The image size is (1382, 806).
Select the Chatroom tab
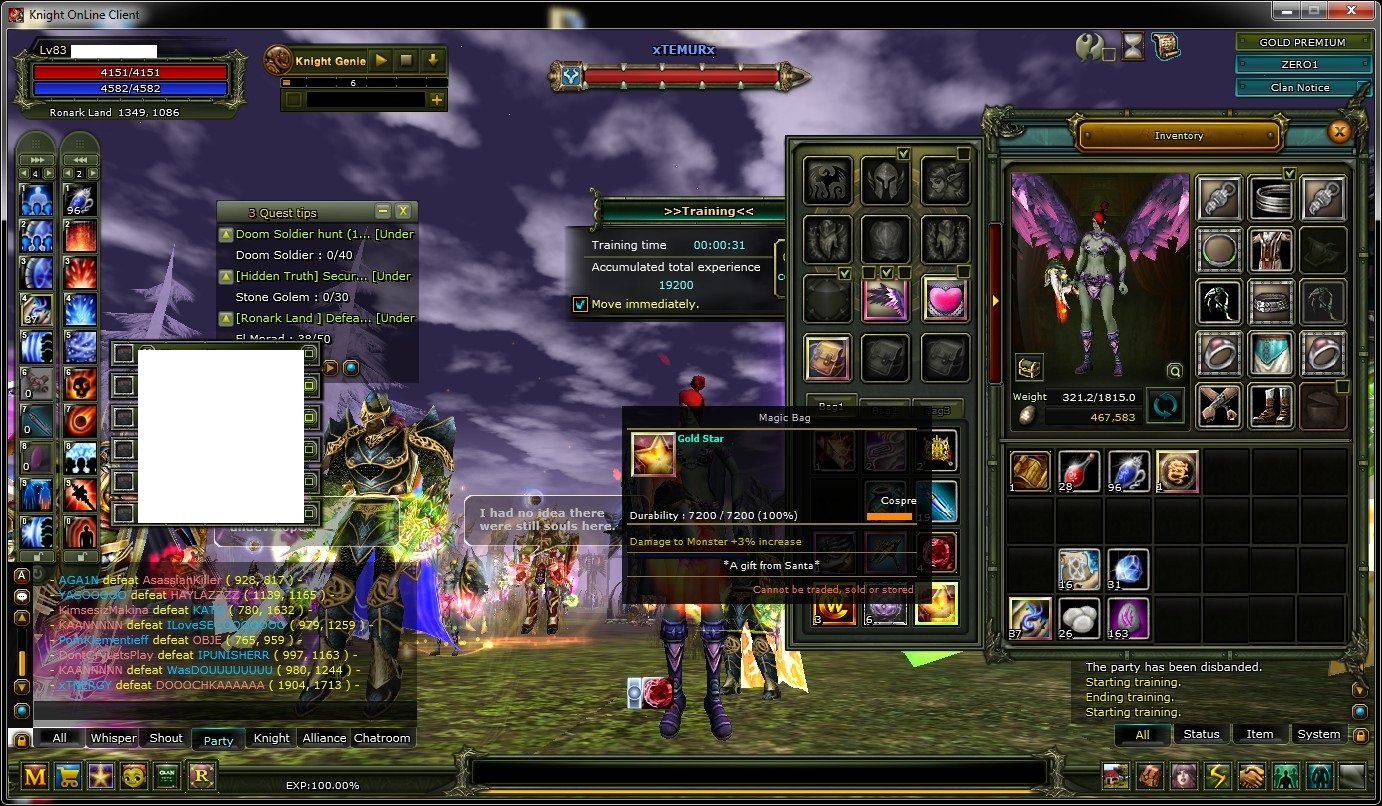(382, 738)
